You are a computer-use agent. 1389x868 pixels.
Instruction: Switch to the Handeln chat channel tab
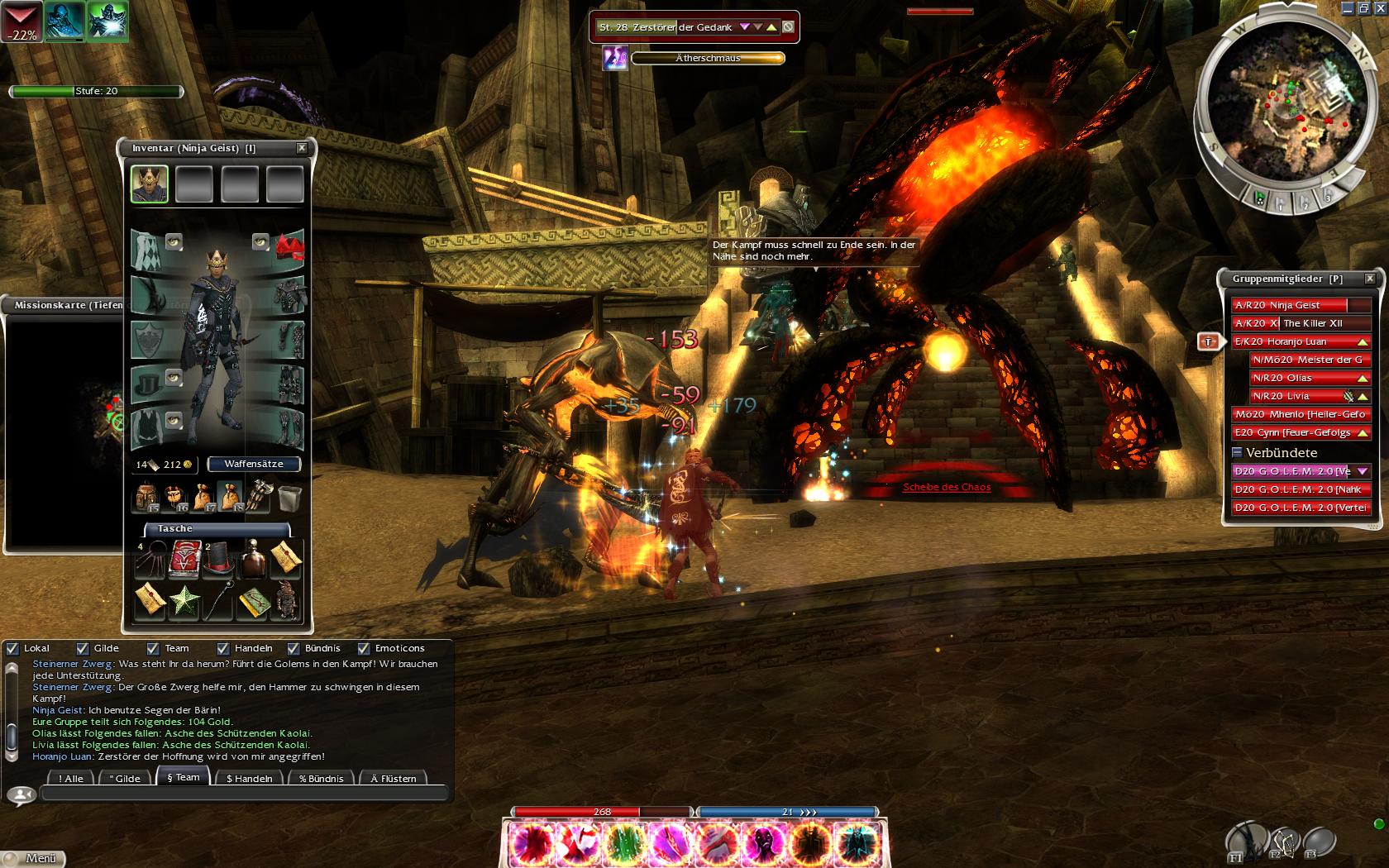coord(249,778)
